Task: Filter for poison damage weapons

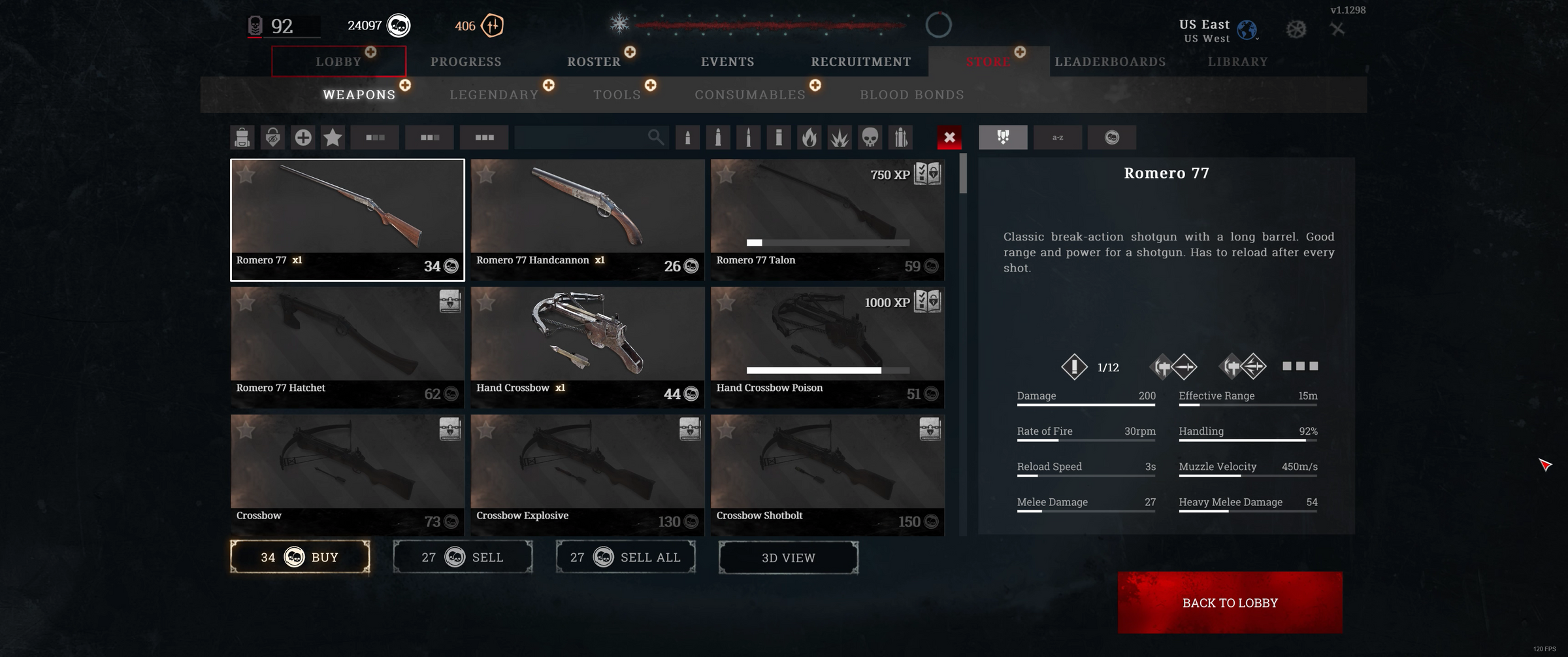Action: (870, 137)
